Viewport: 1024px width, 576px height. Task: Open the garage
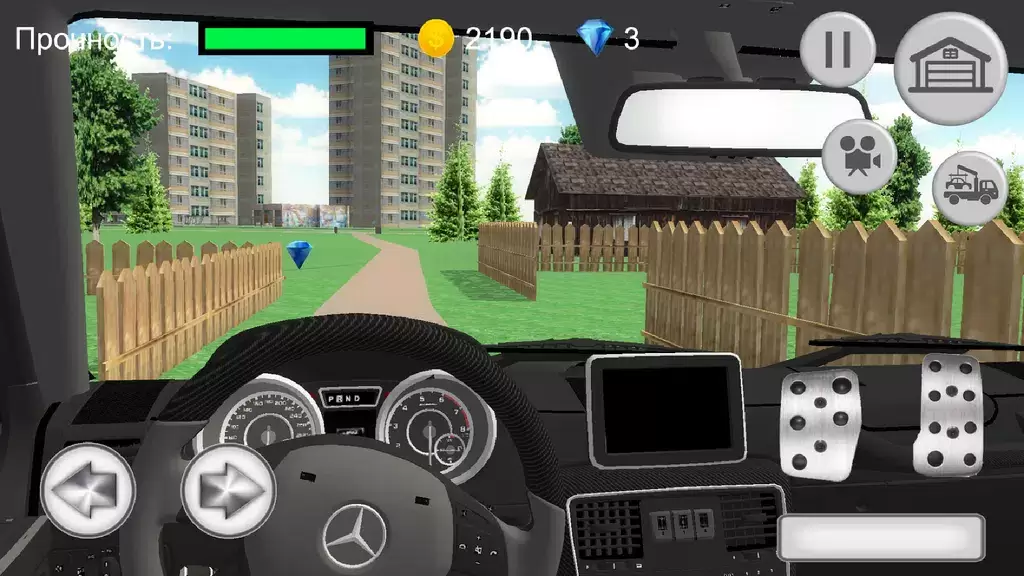click(x=949, y=68)
